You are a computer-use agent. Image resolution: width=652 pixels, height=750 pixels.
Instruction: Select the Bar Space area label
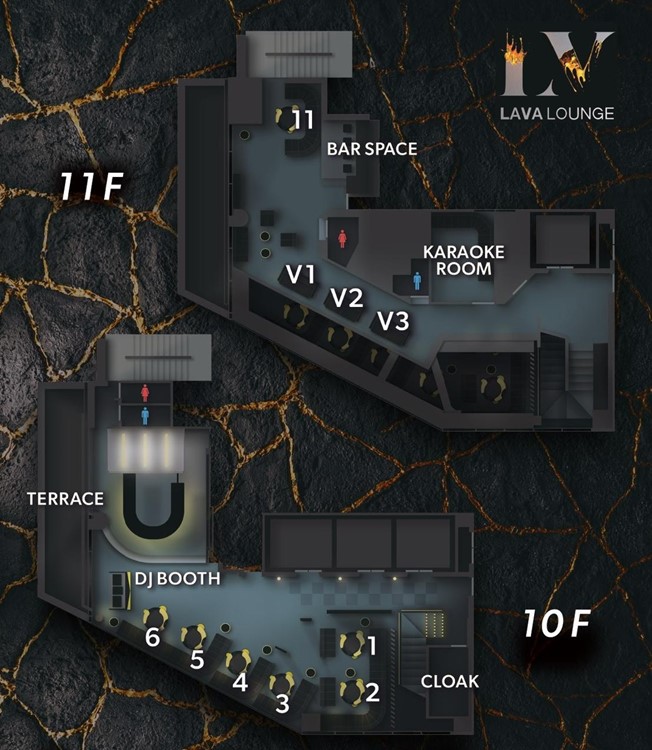[x=371, y=148]
